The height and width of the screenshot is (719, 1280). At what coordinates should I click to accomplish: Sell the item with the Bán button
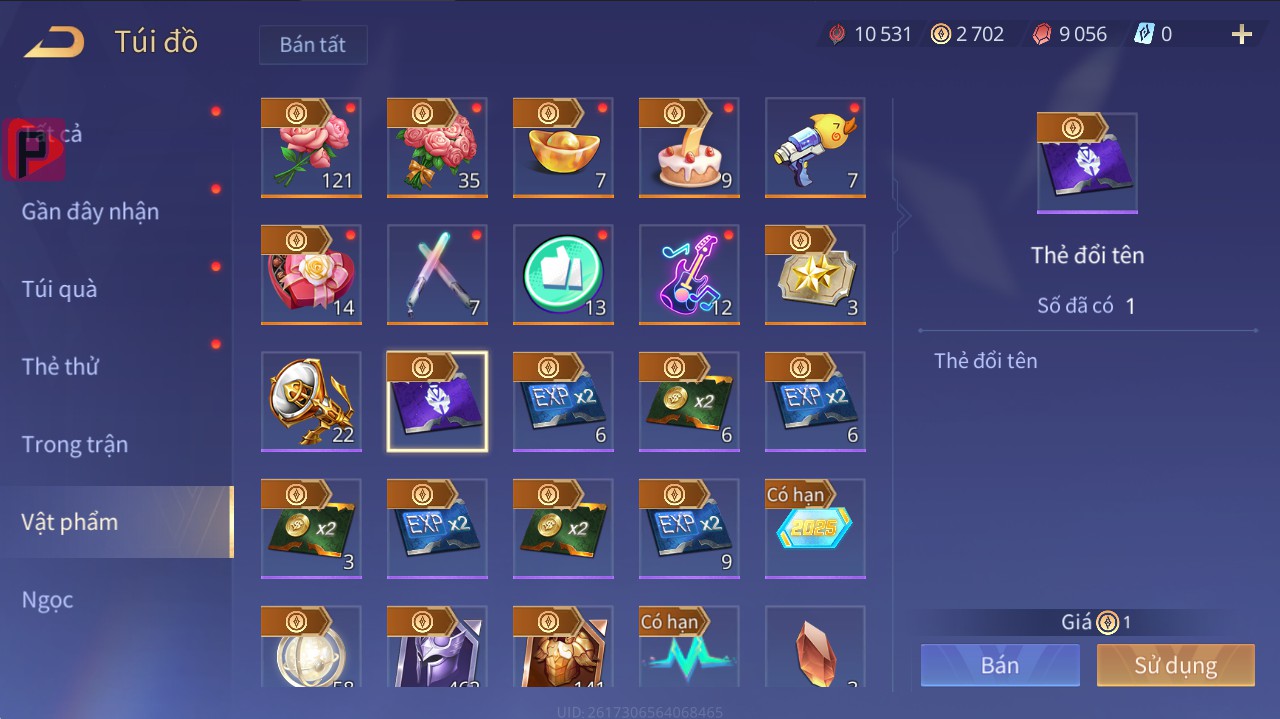pyautogui.click(x=1000, y=665)
